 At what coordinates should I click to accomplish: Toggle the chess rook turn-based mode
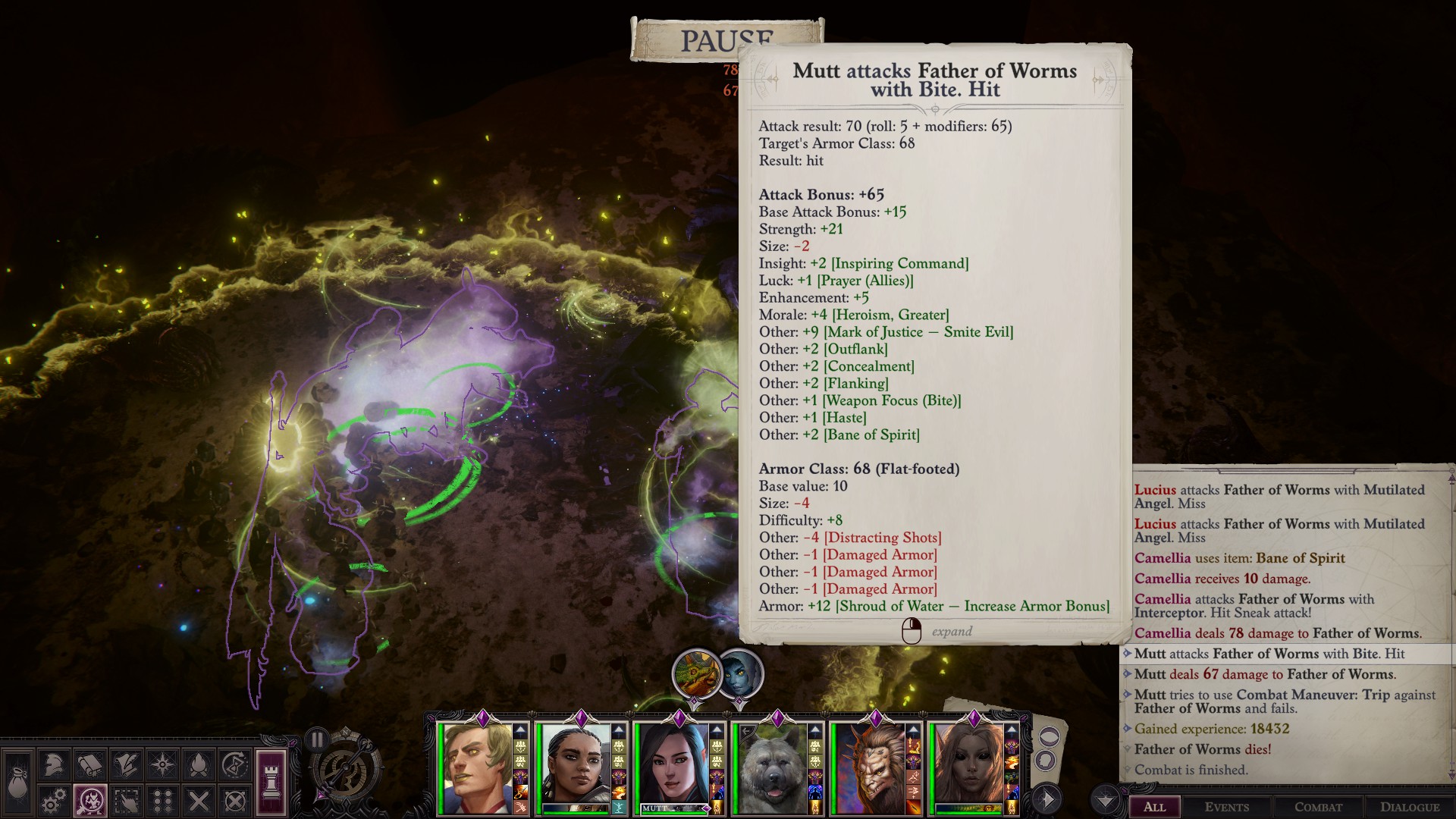click(271, 781)
